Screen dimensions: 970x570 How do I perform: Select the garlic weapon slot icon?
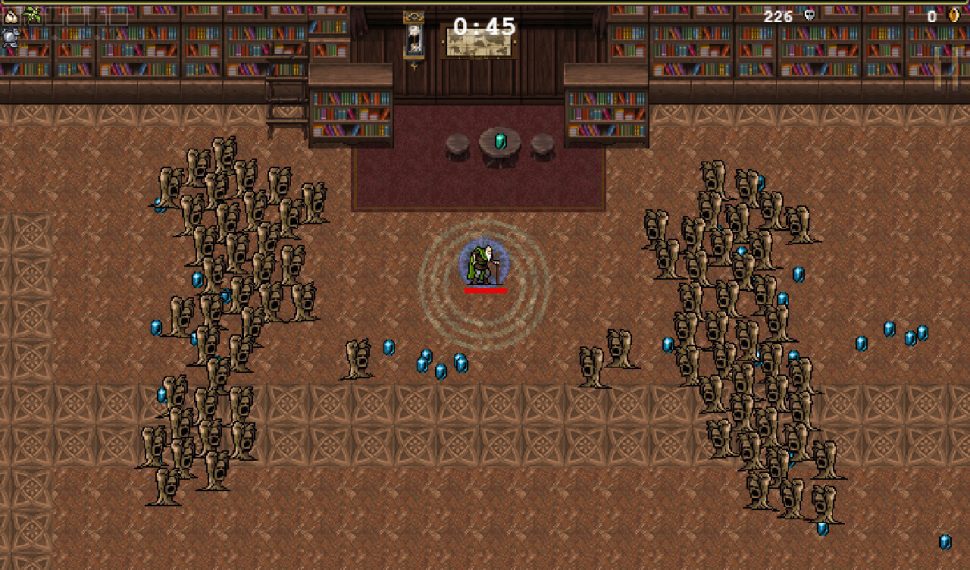pos(12,15)
